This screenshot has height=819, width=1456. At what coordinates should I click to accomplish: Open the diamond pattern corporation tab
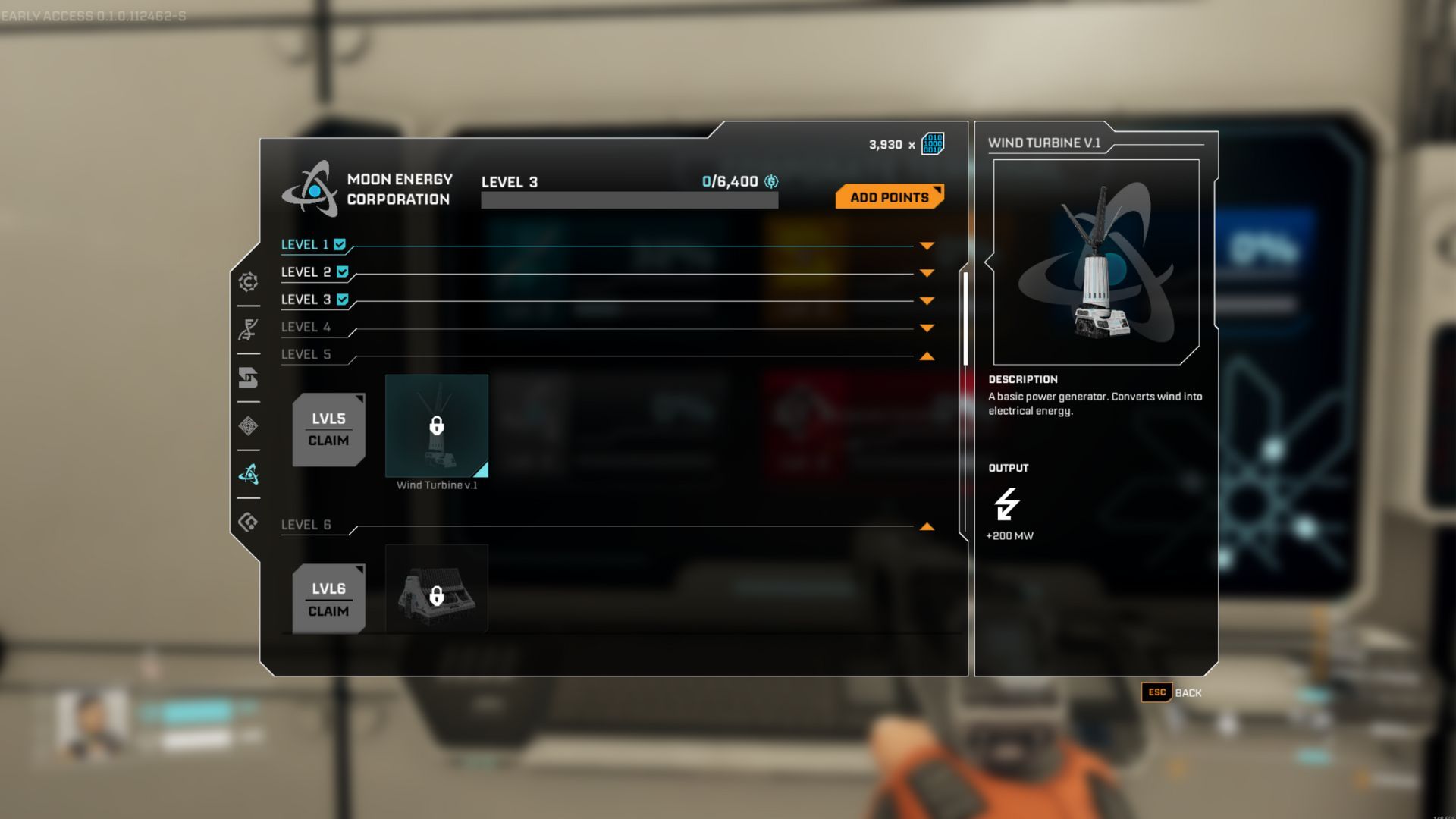click(248, 426)
